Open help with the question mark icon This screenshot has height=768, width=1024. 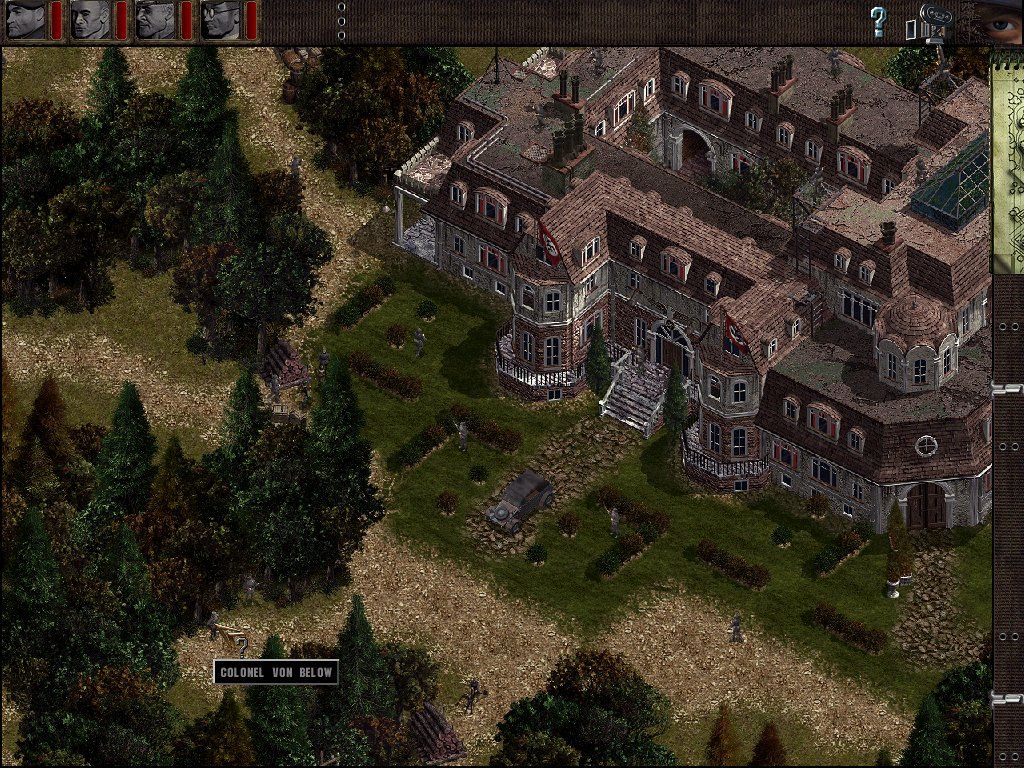pos(878,21)
